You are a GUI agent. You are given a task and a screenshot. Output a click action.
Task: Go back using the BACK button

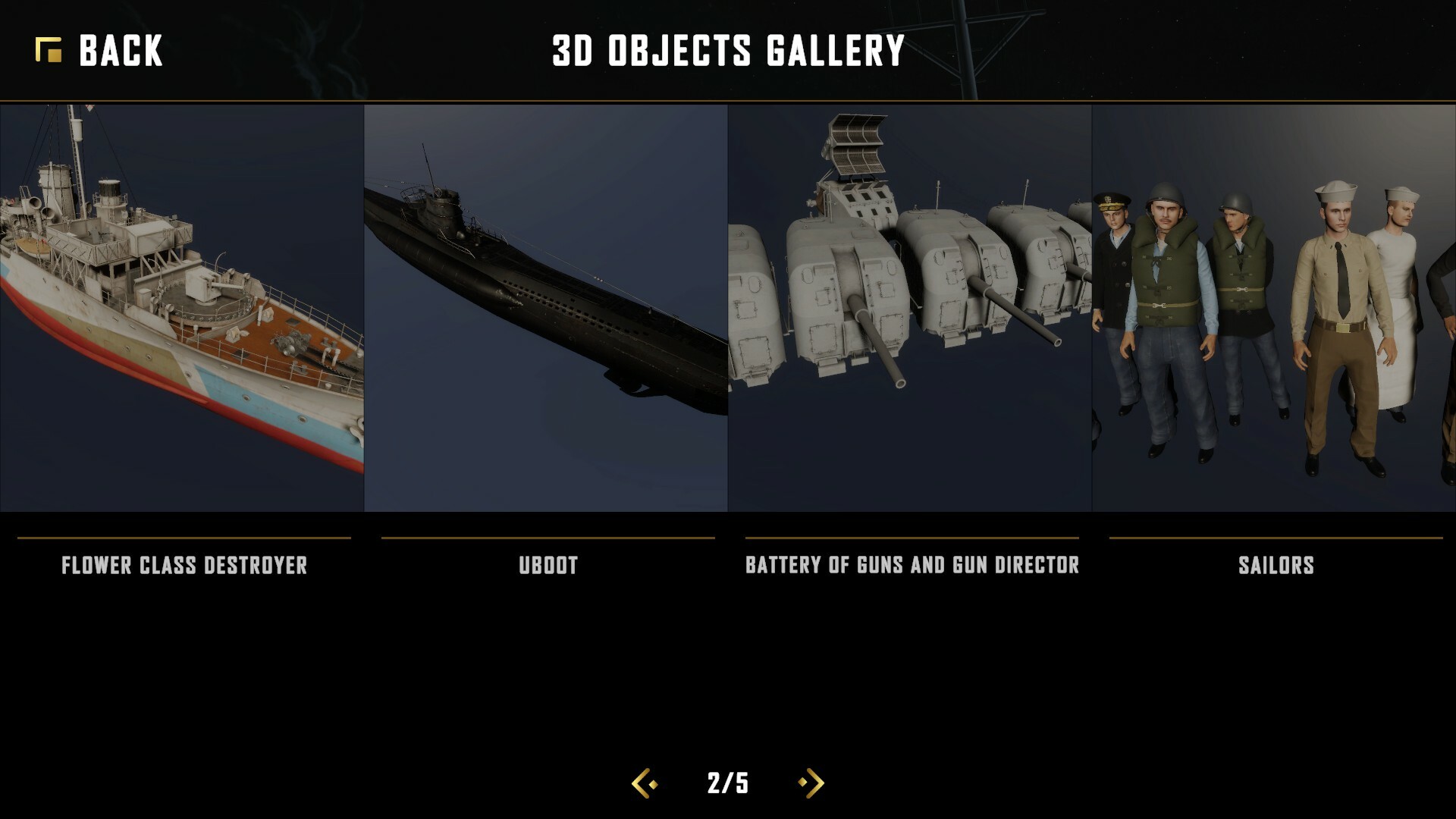[x=99, y=51]
